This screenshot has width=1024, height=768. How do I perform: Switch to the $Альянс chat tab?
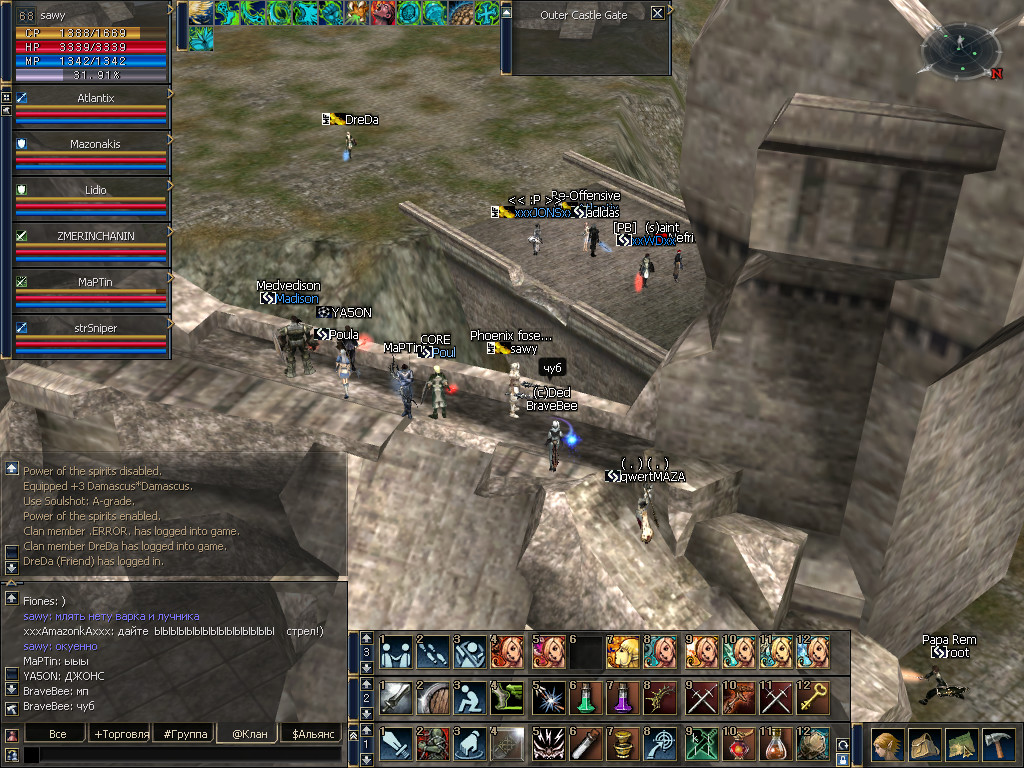click(312, 734)
